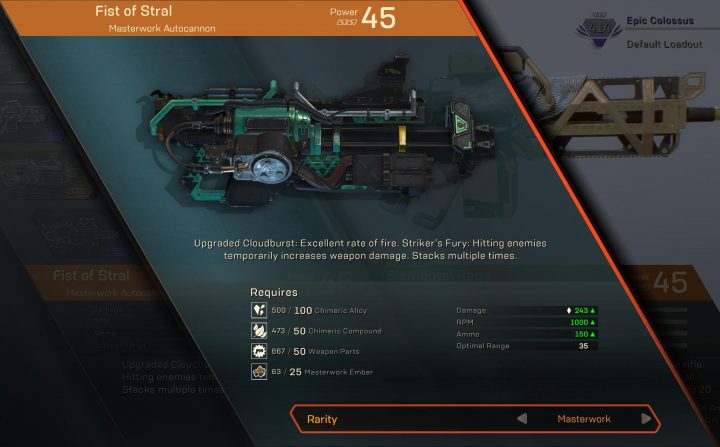Click the Masterwork Ember material icon
720x447 pixels.
pyautogui.click(x=258, y=373)
